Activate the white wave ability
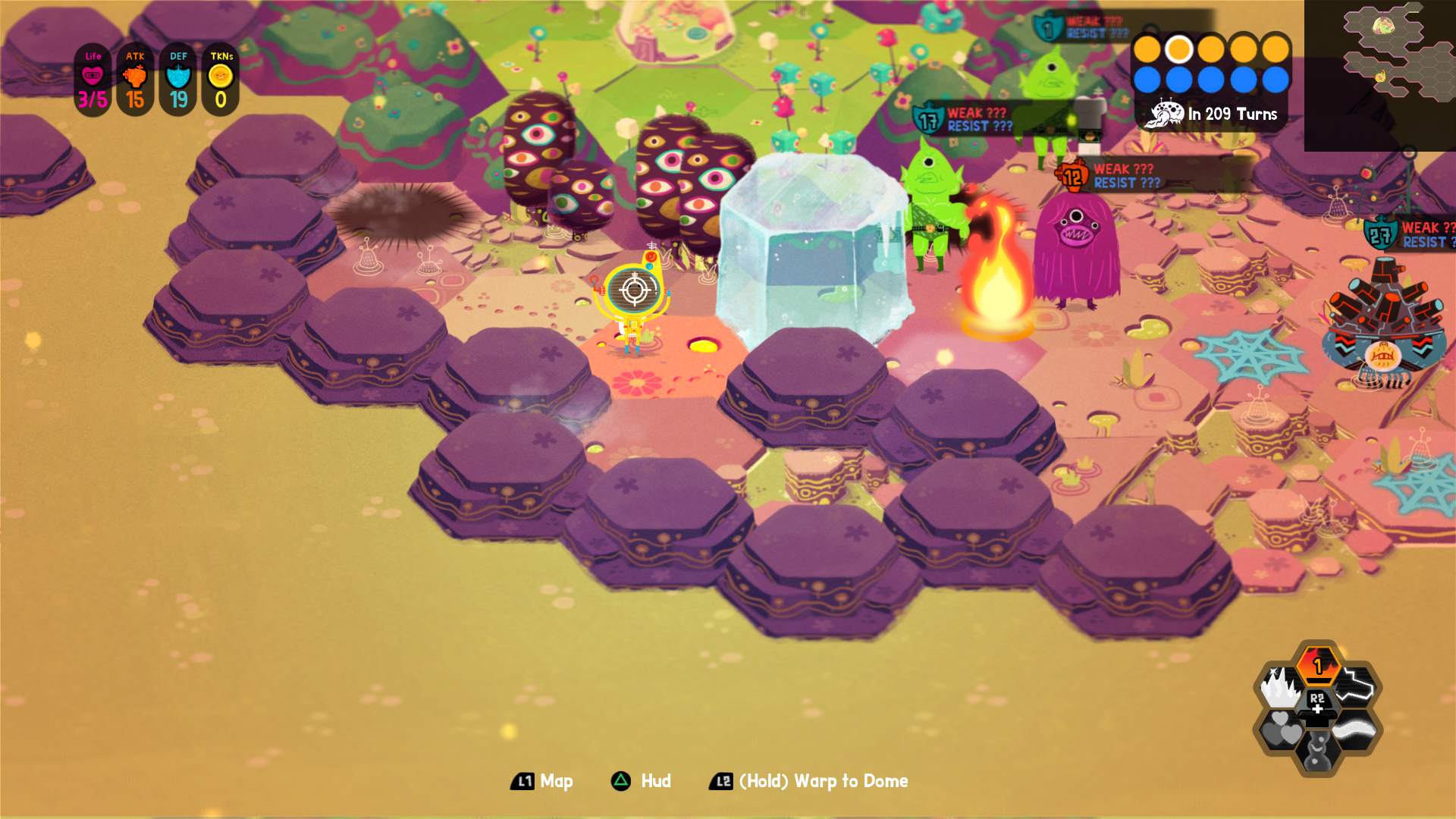The image size is (1456, 819). pos(1356,730)
